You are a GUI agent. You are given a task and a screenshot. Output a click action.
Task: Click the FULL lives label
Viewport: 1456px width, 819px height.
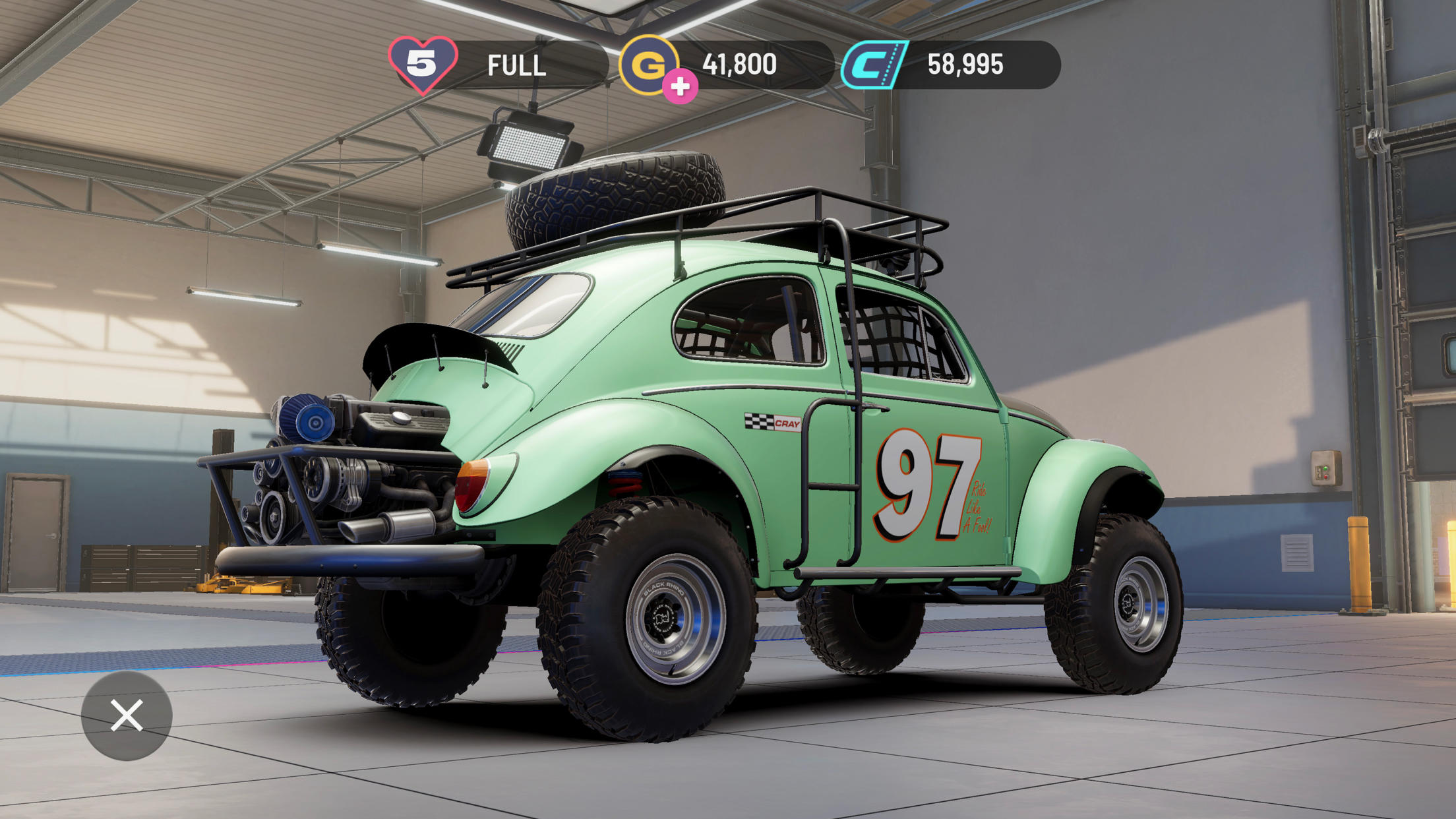pyautogui.click(x=516, y=65)
